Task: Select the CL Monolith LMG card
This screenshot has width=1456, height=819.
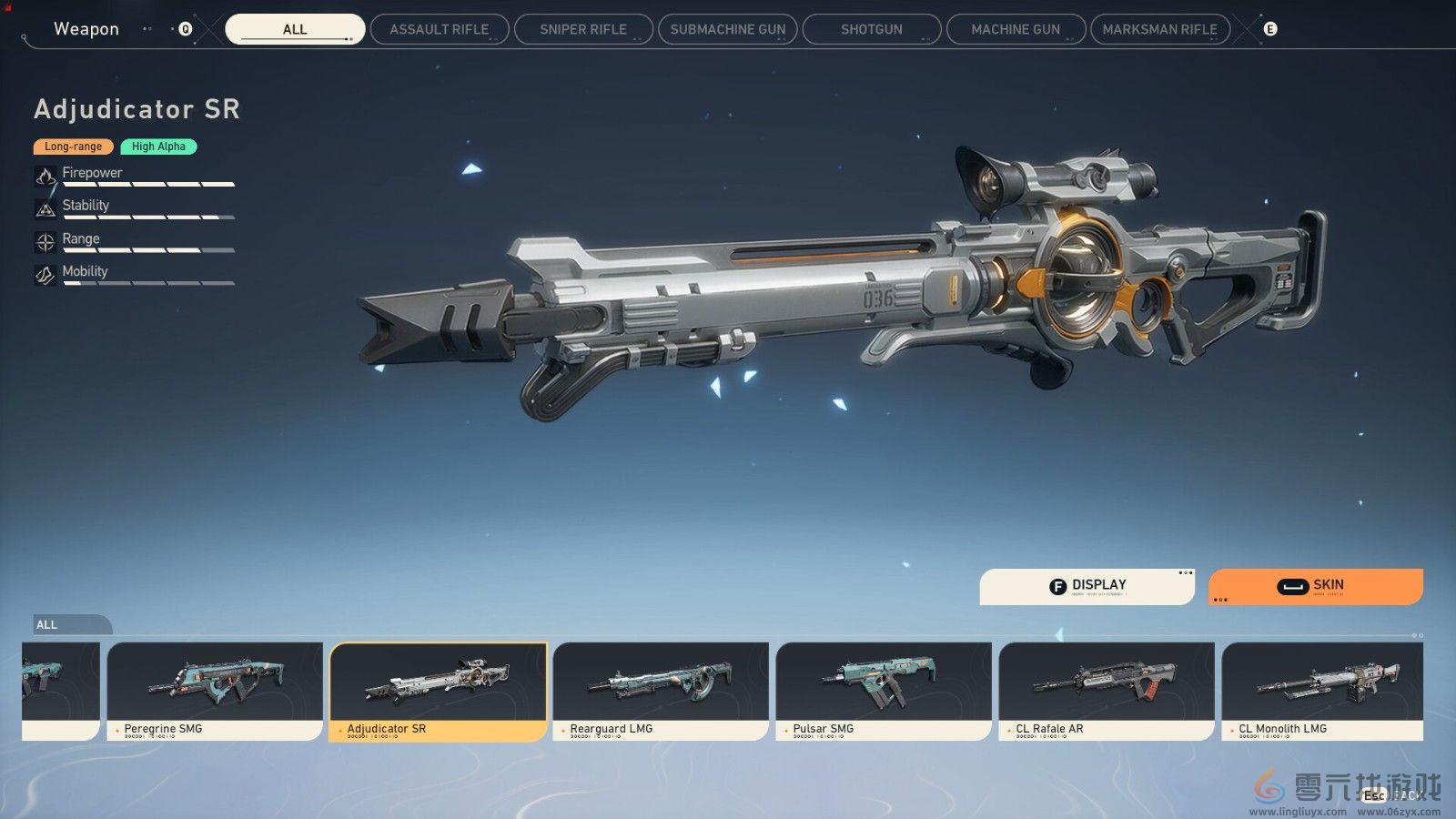Action: pos(1322,690)
